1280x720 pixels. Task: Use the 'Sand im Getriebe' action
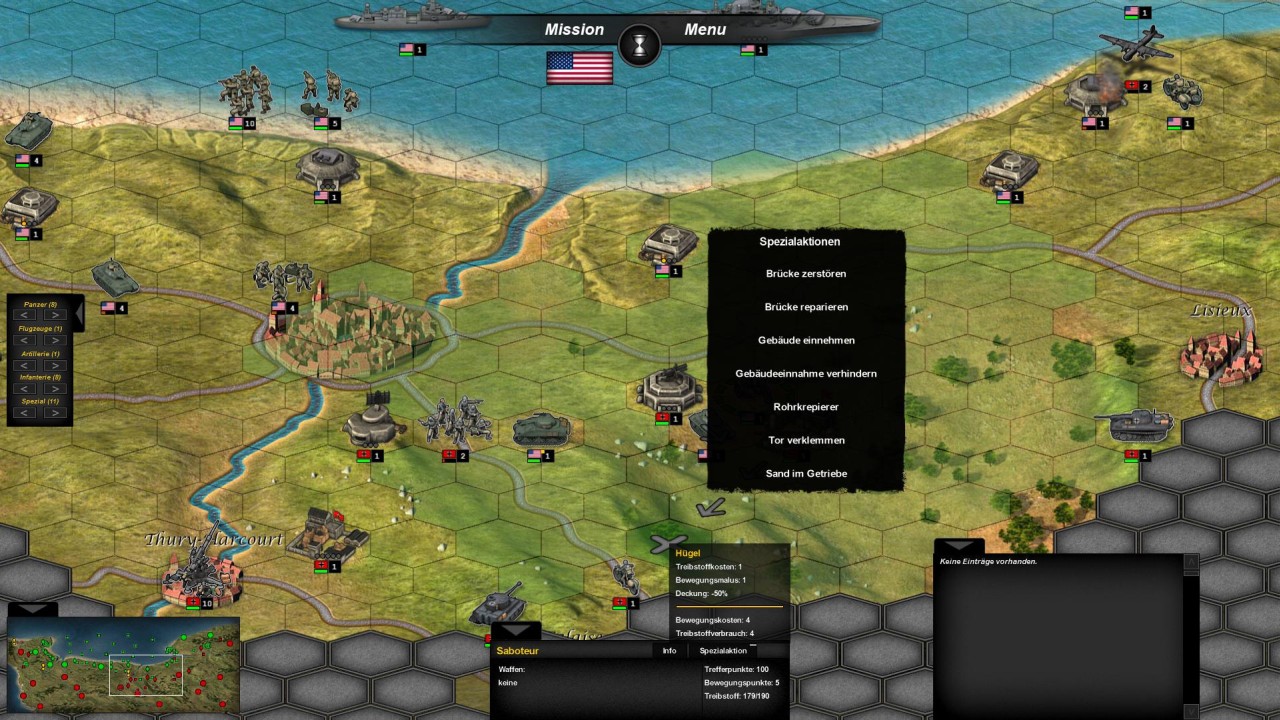click(x=806, y=474)
